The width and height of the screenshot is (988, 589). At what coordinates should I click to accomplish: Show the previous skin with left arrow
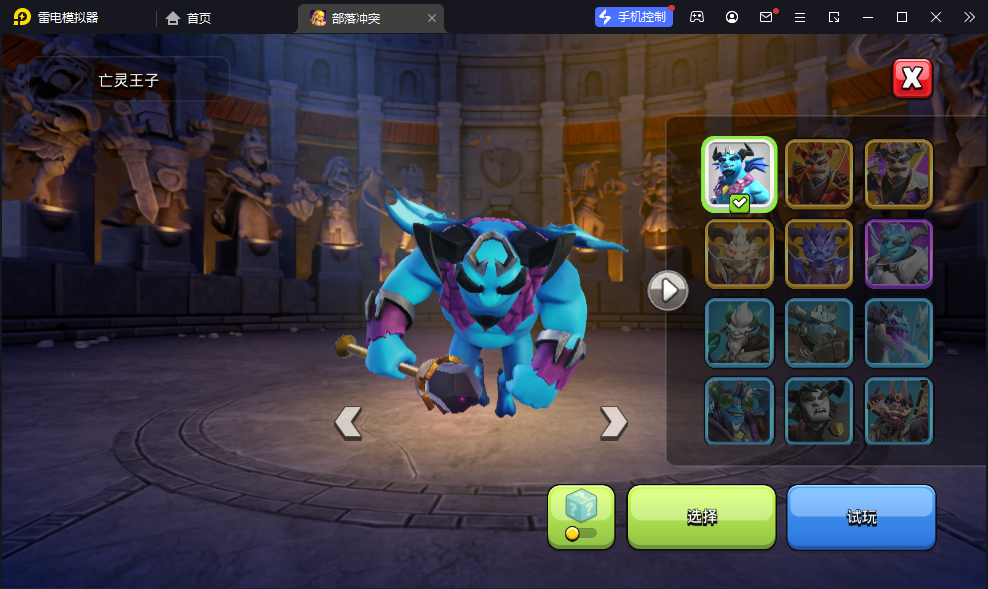[348, 423]
